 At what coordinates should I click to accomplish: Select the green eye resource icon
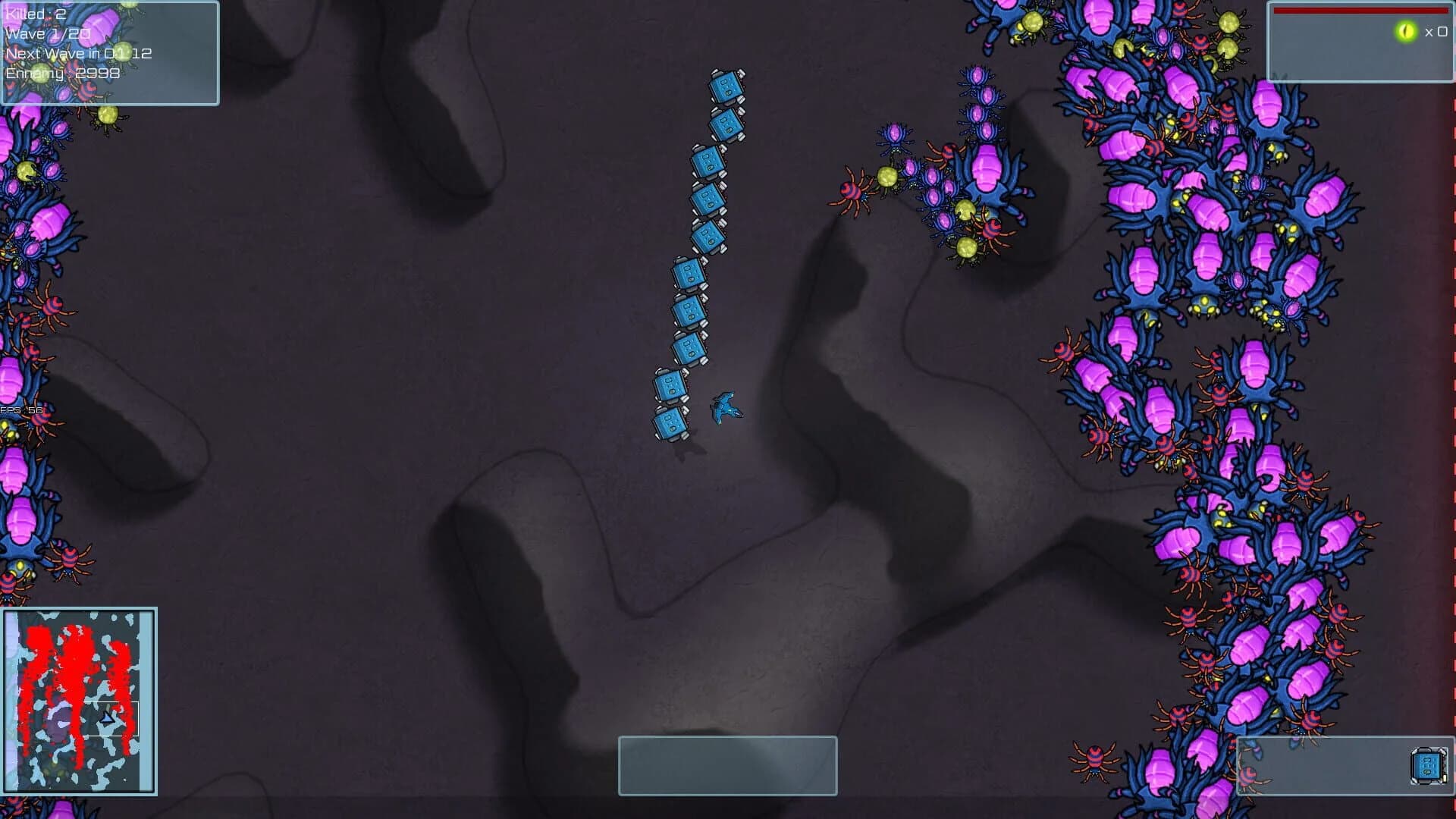(1406, 31)
